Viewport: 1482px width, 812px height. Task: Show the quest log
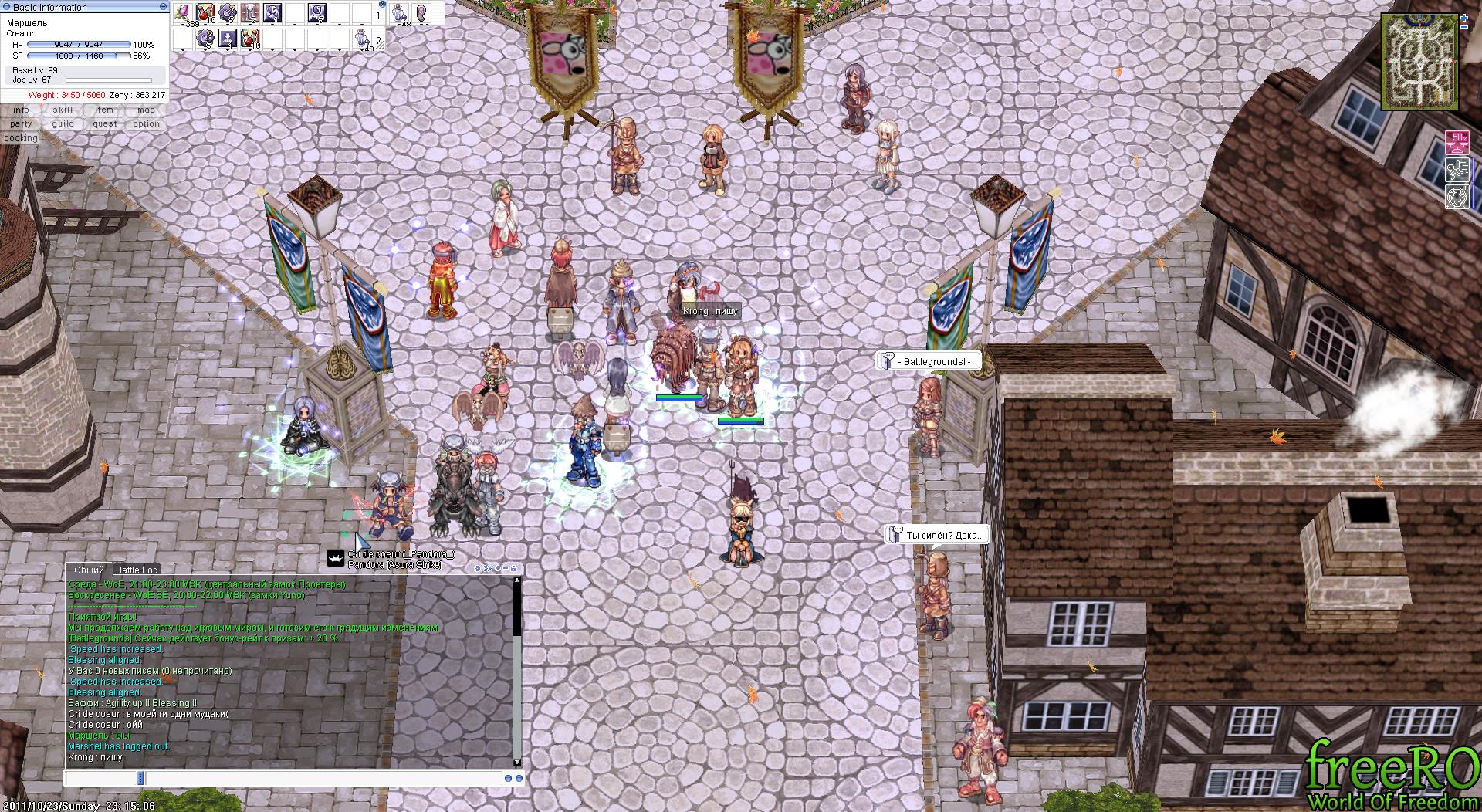click(104, 124)
